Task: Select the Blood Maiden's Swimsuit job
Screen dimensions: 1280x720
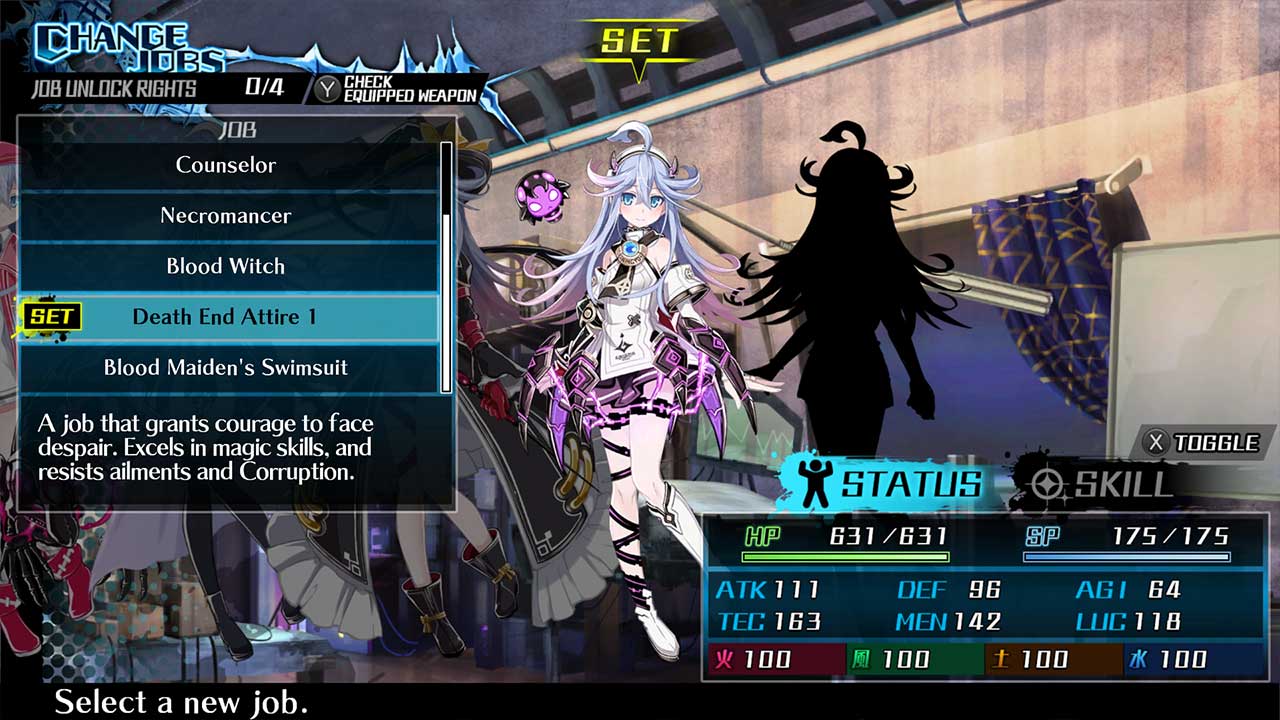Action: [x=225, y=368]
